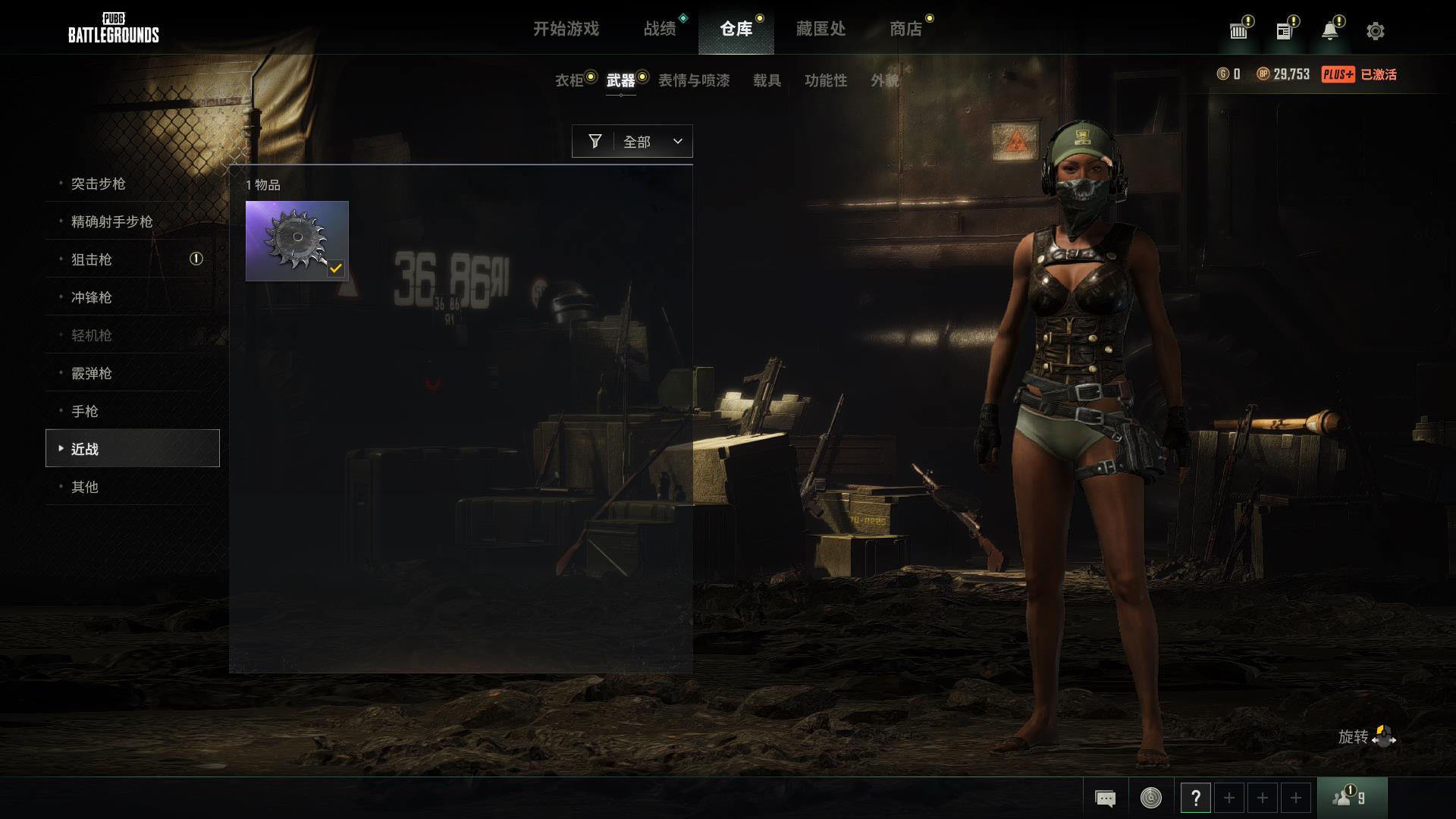Select the 其他 category

[x=85, y=487]
